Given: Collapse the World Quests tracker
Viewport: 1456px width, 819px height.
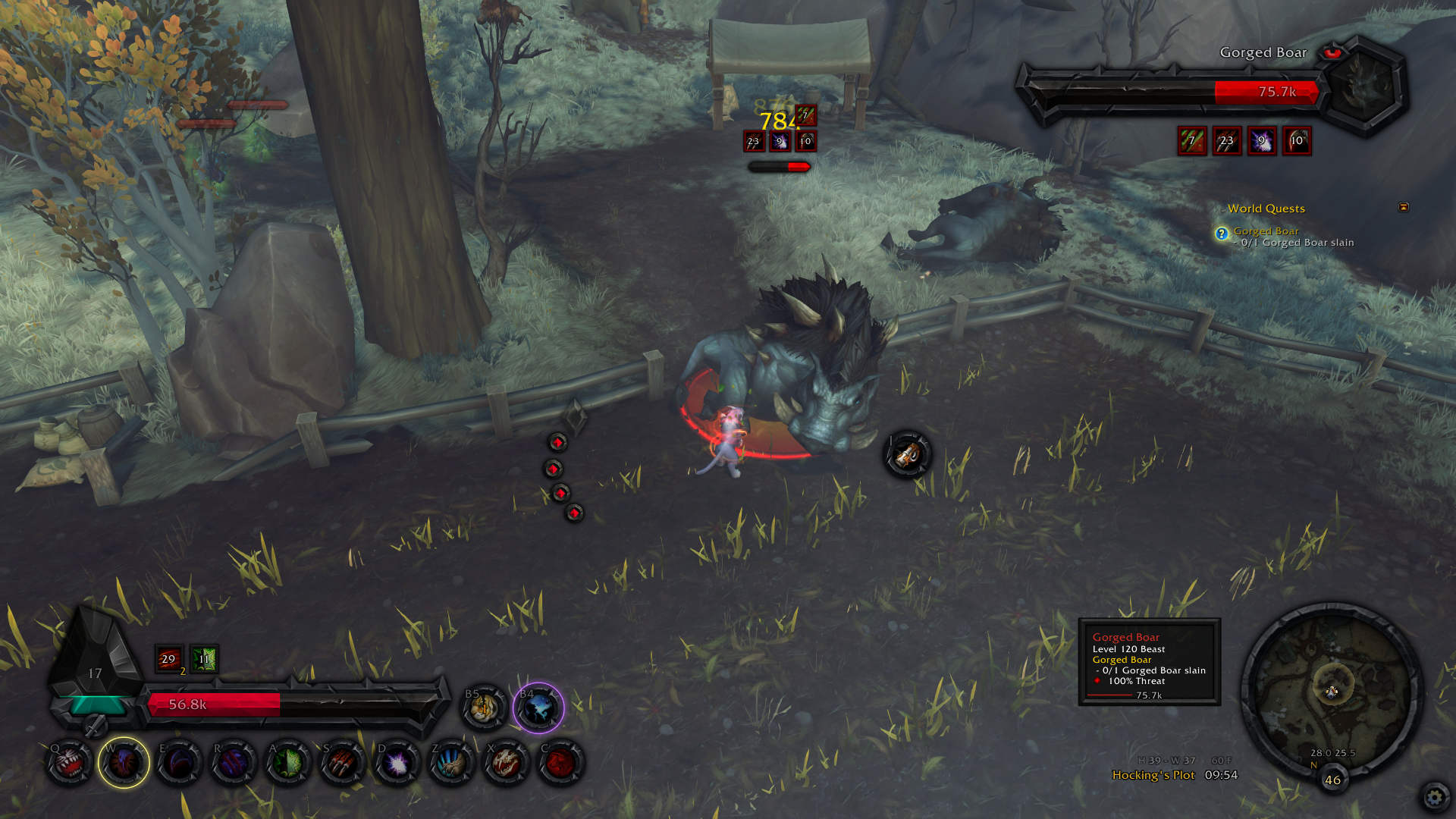Looking at the screenshot, I should tap(1404, 207).
